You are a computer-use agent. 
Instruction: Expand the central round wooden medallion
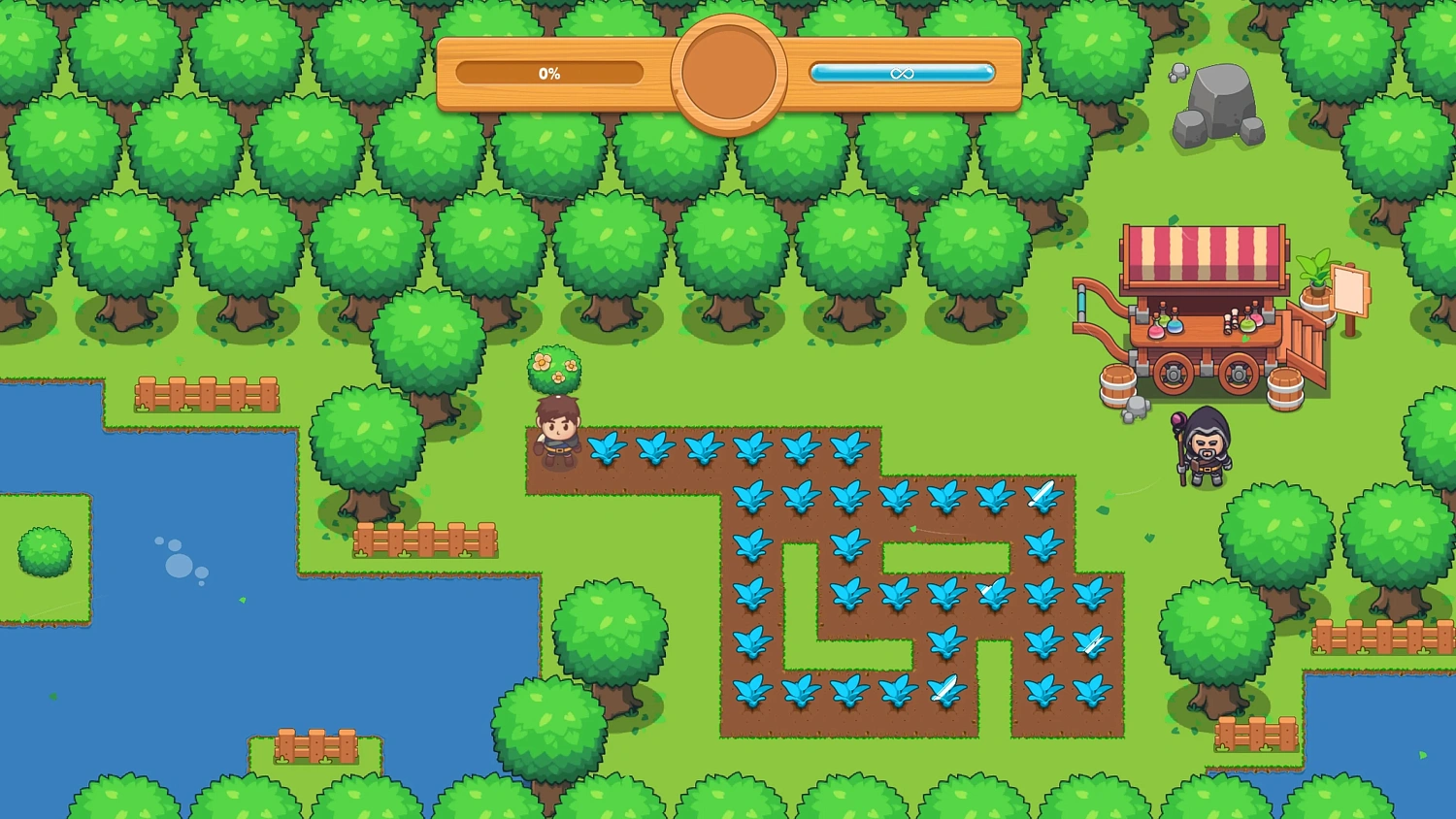[x=730, y=73]
